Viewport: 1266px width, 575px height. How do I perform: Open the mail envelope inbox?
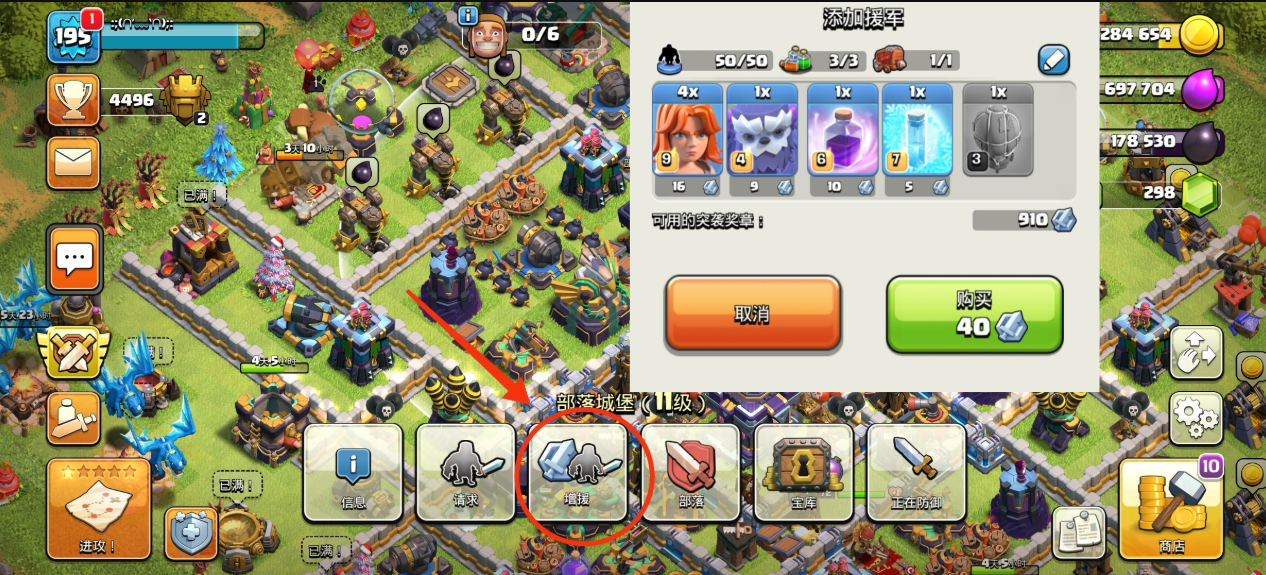(74, 163)
